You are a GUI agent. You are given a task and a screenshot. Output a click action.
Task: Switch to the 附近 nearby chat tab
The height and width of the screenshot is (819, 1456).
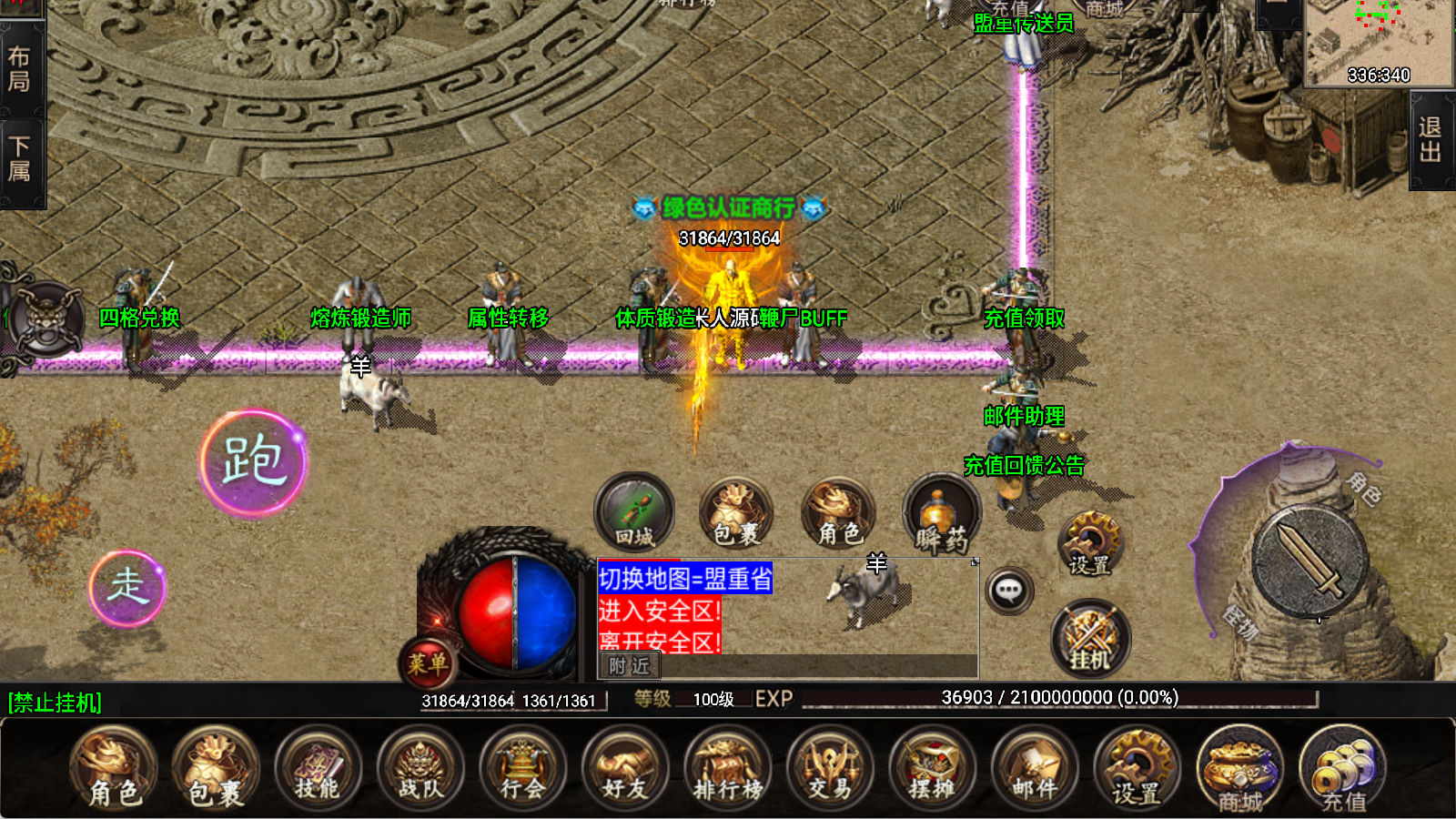click(630, 666)
